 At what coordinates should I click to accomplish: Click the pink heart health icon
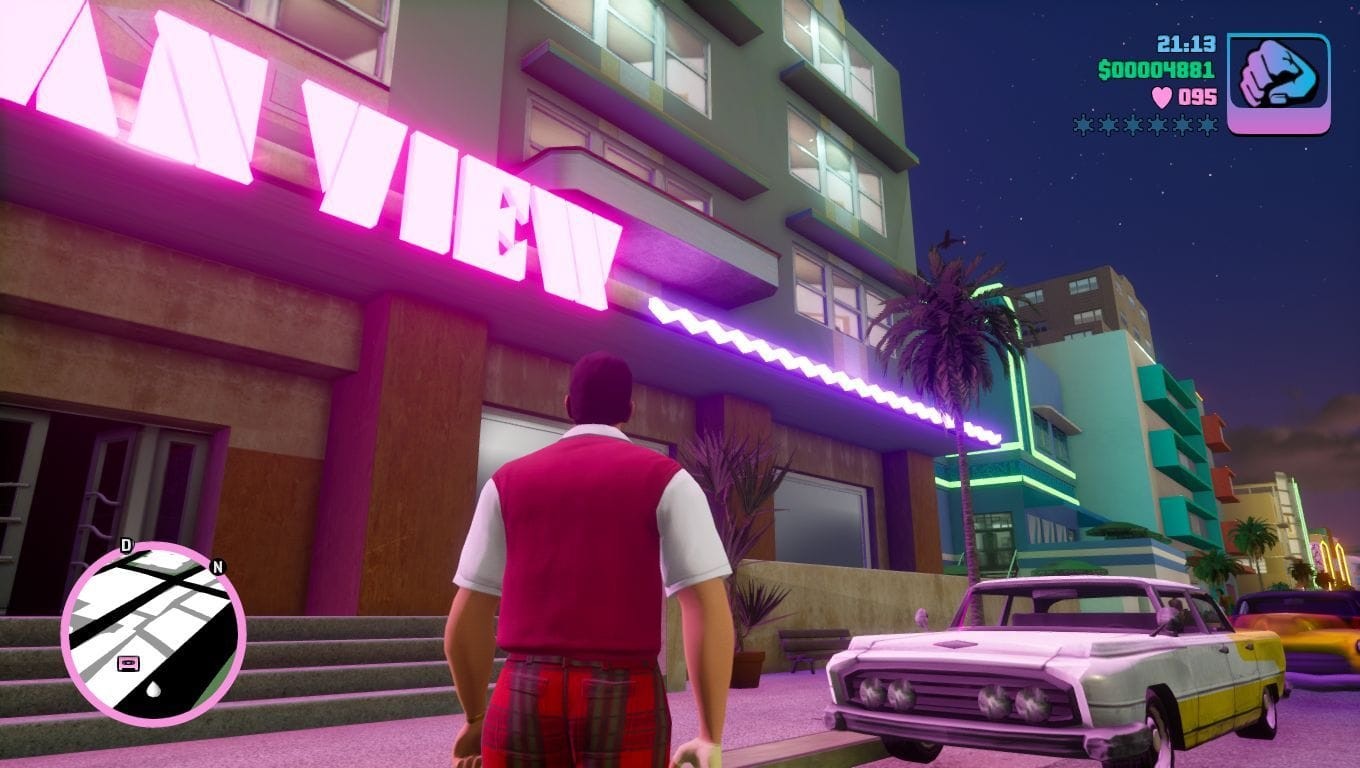tap(1161, 97)
